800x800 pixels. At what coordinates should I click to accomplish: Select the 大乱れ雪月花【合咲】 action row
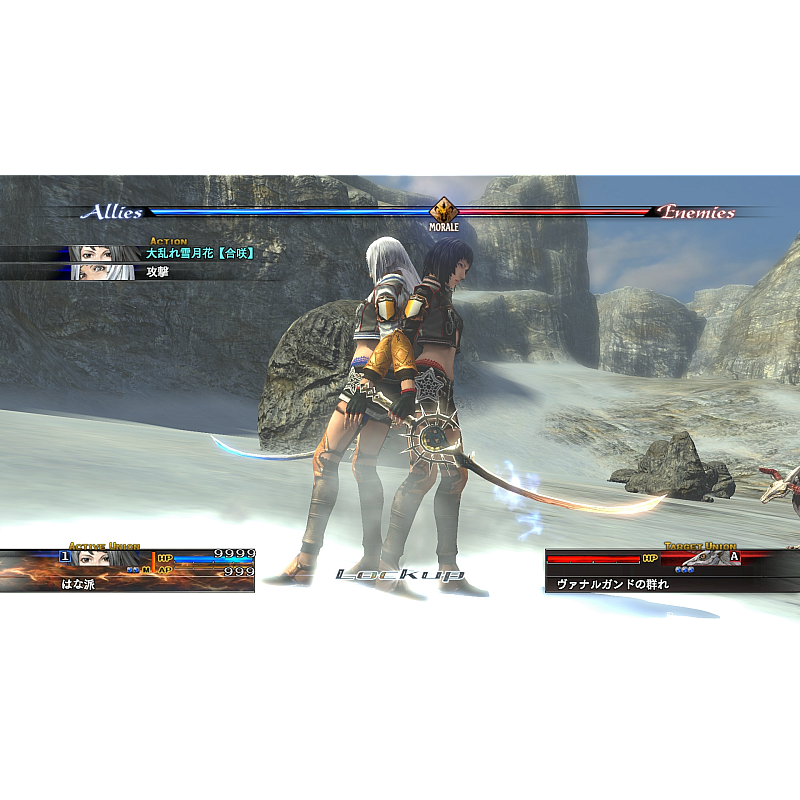198,254
